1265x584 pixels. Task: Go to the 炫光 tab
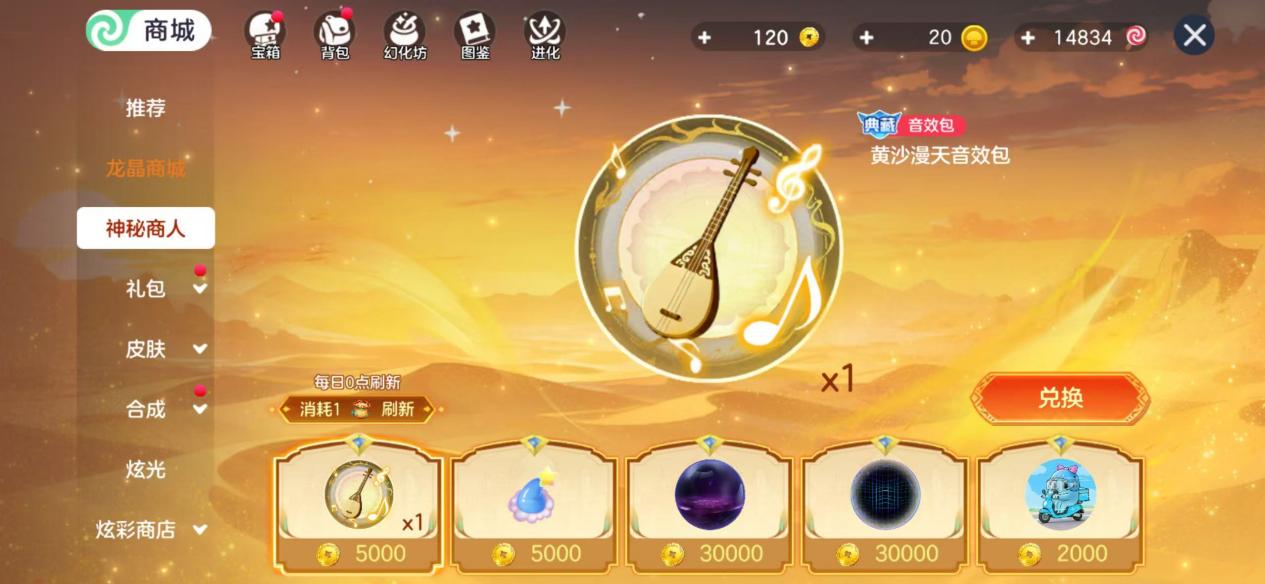pyautogui.click(x=146, y=469)
